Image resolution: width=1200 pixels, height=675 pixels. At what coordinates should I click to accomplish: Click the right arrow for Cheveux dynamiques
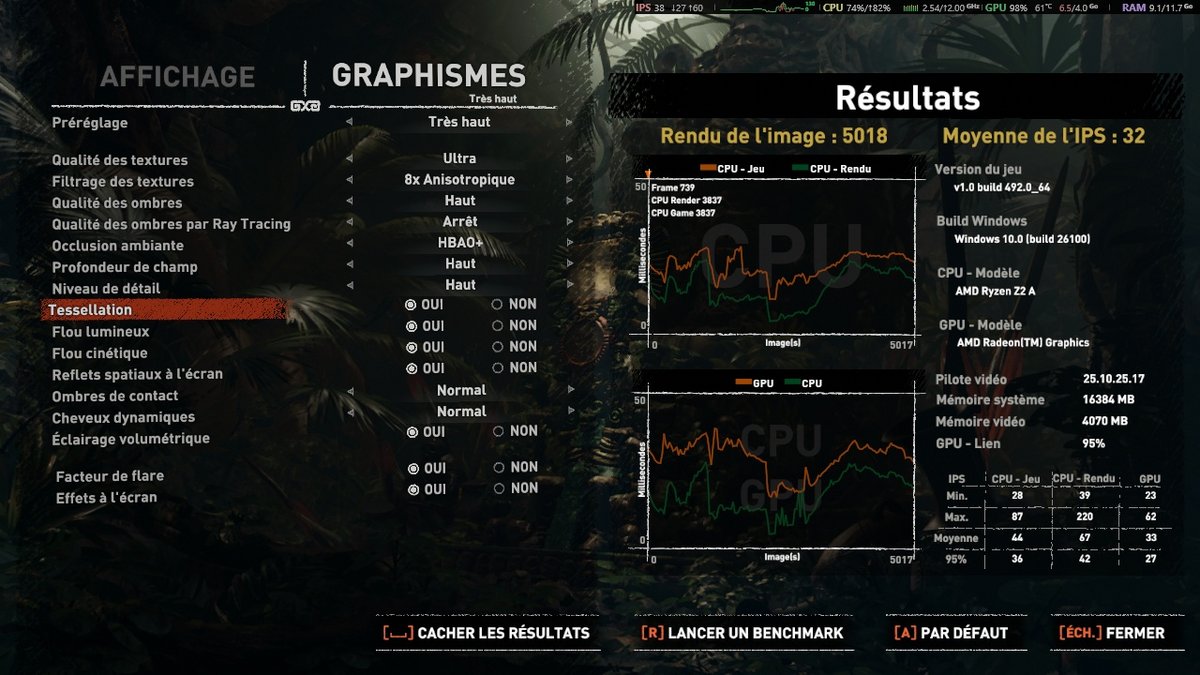tap(569, 412)
